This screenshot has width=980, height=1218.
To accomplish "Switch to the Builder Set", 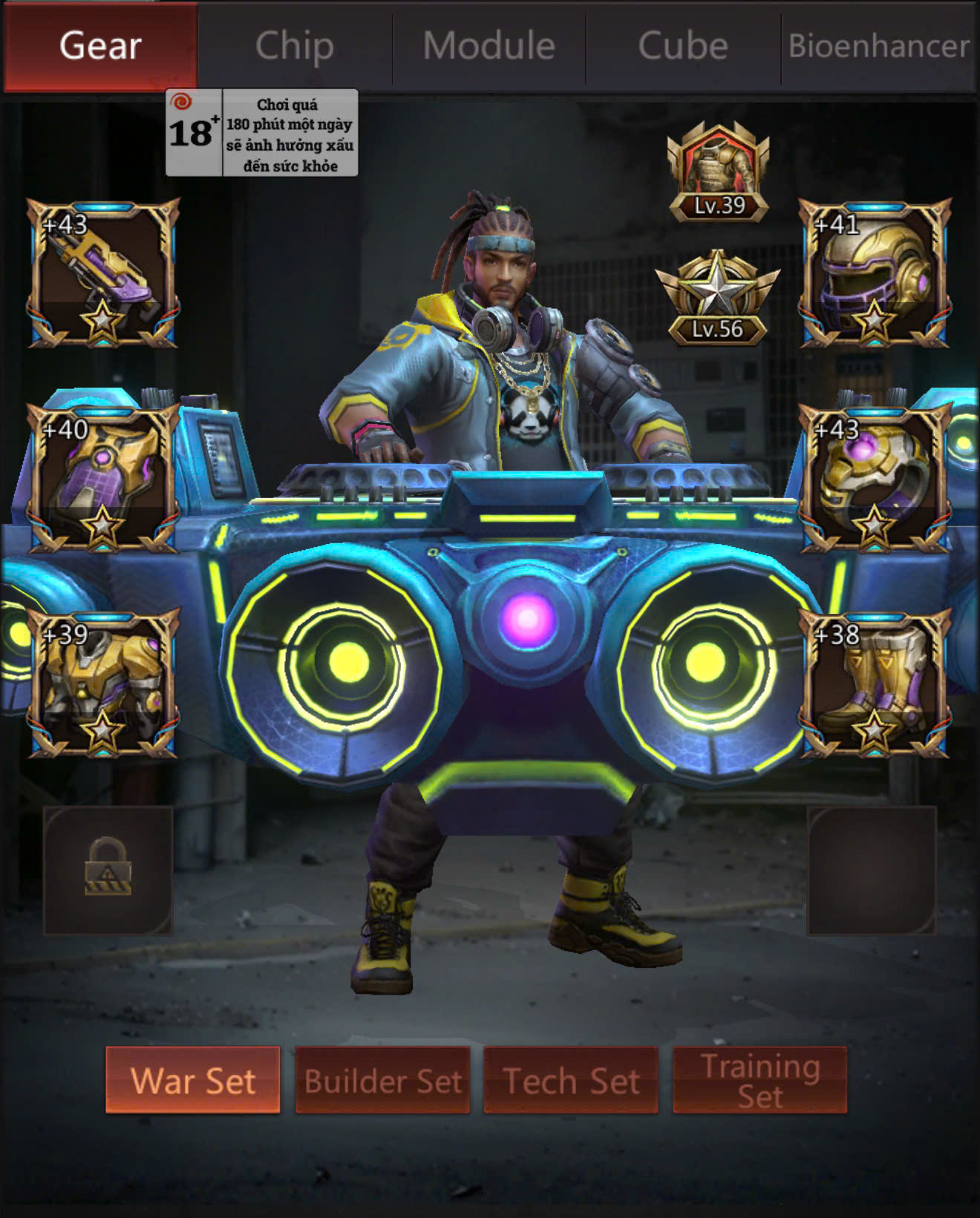I will 382,1080.
